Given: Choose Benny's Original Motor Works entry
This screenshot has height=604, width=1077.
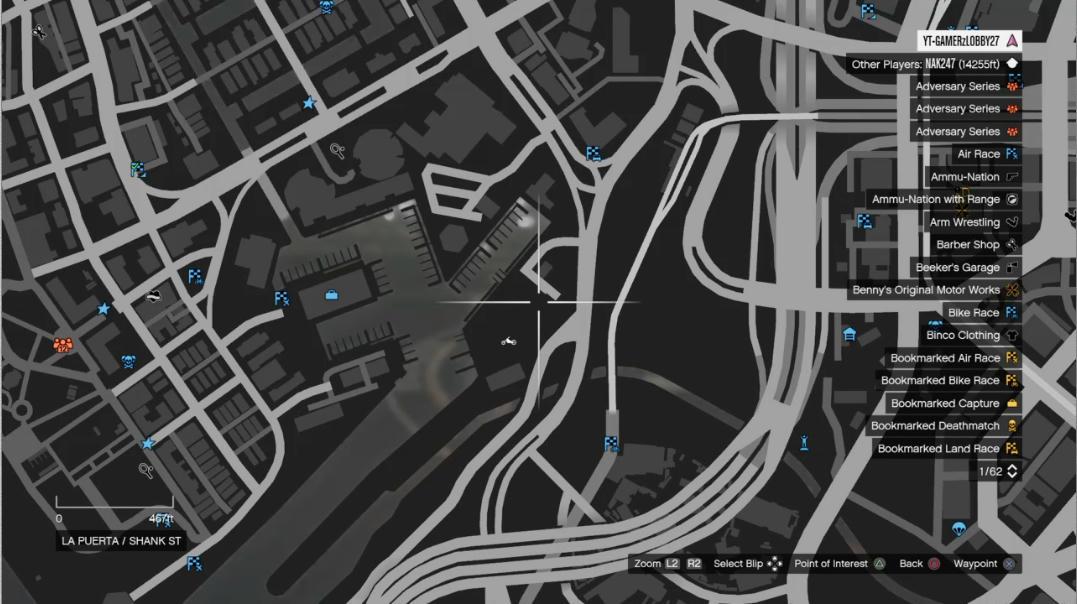Looking at the screenshot, I should (x=925, y=290).
